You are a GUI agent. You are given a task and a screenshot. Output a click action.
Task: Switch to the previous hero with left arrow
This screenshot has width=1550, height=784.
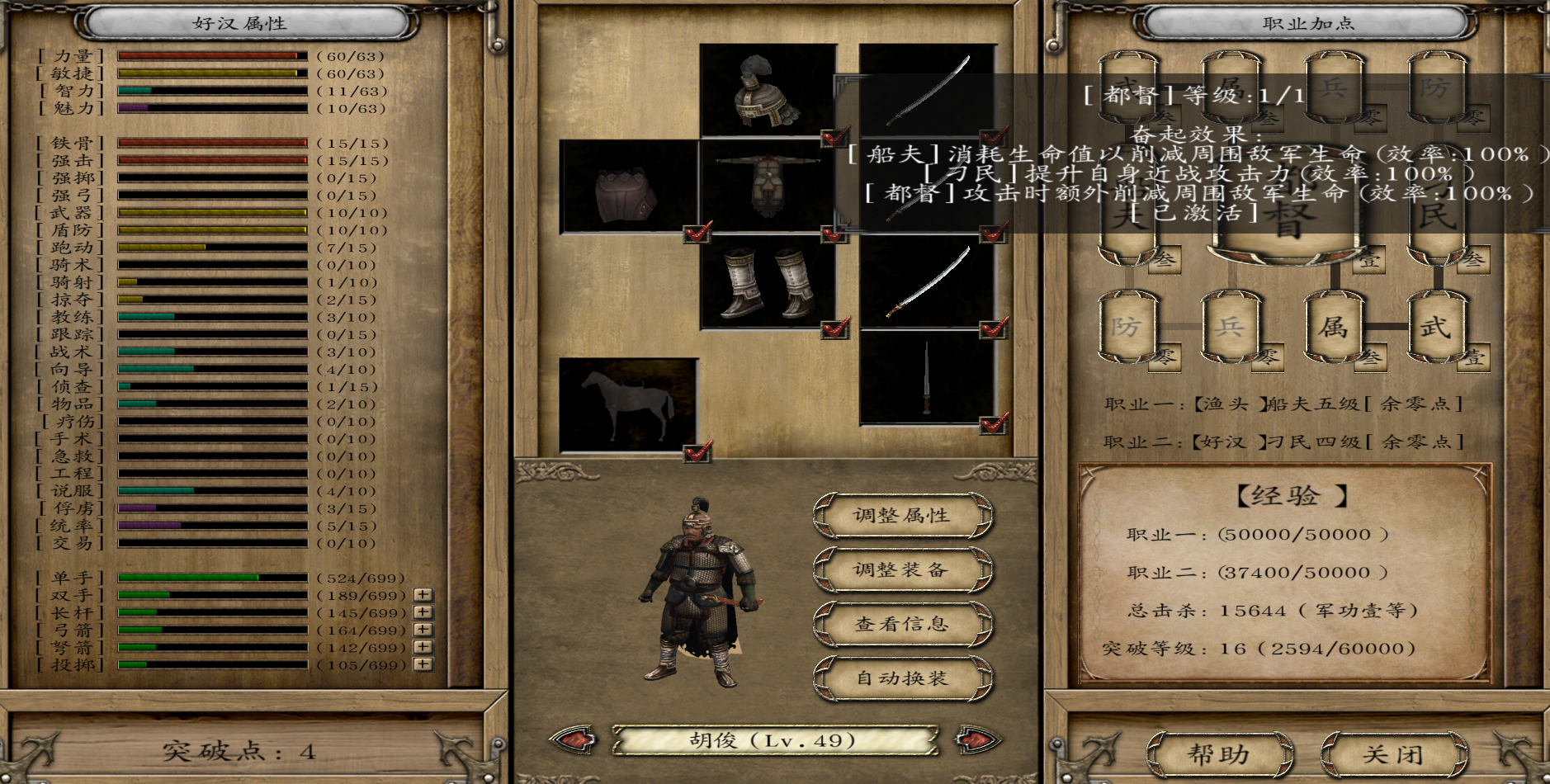(x=575, y=739)
